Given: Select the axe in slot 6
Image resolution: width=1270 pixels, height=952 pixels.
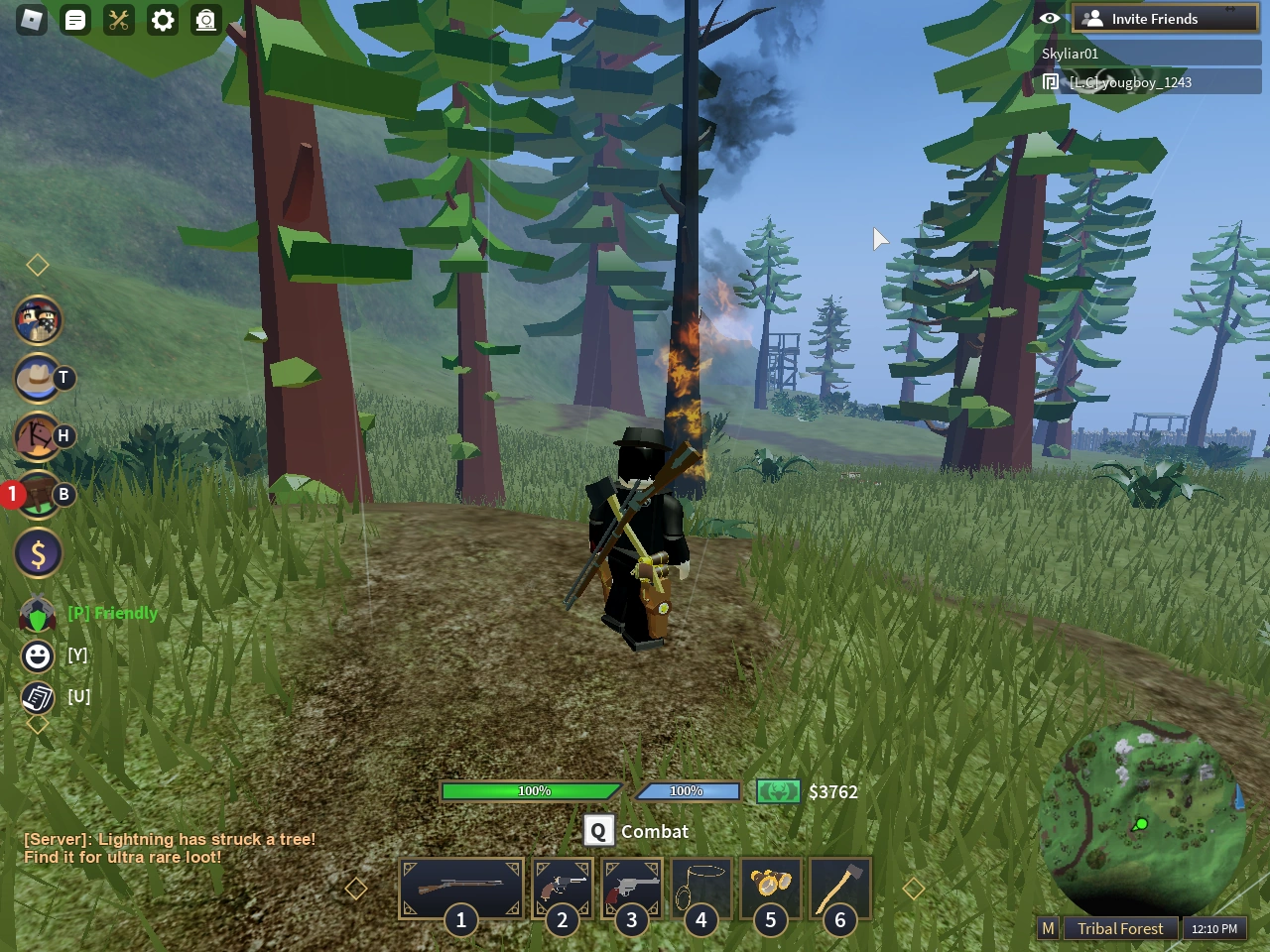Looking at the screenshot, I should point(839,888).
